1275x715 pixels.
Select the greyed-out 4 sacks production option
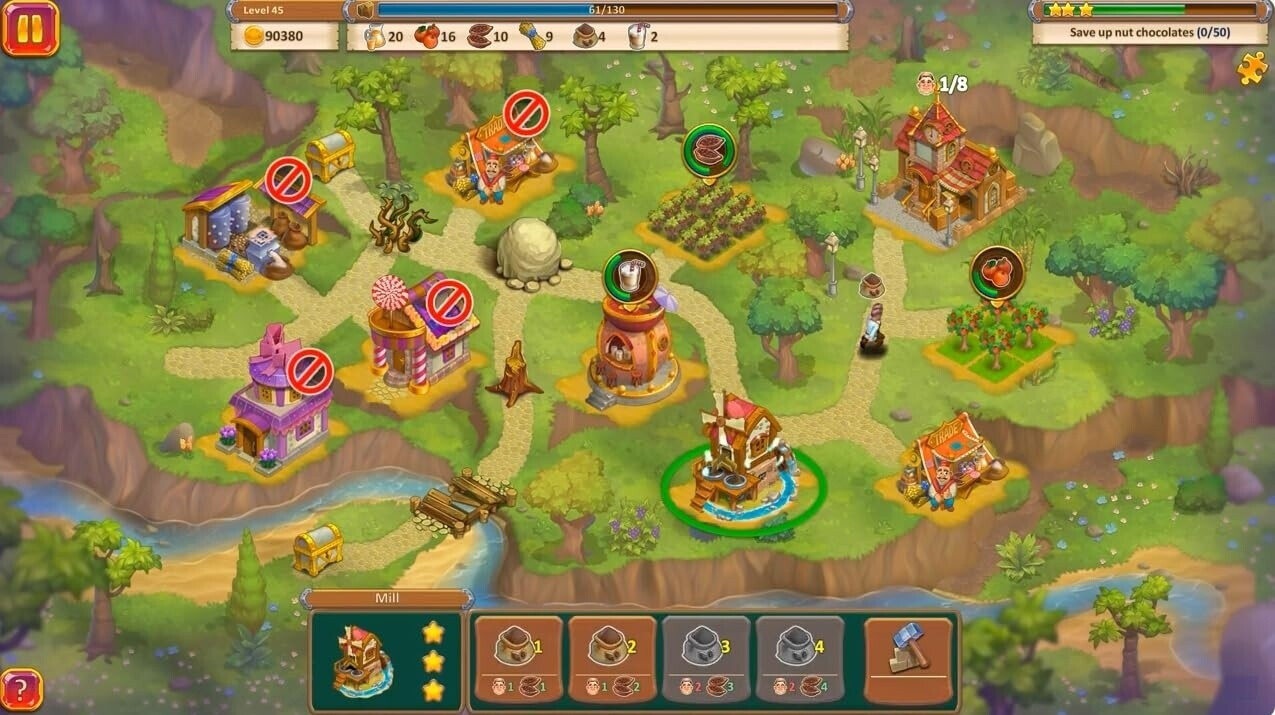(799, 658)
